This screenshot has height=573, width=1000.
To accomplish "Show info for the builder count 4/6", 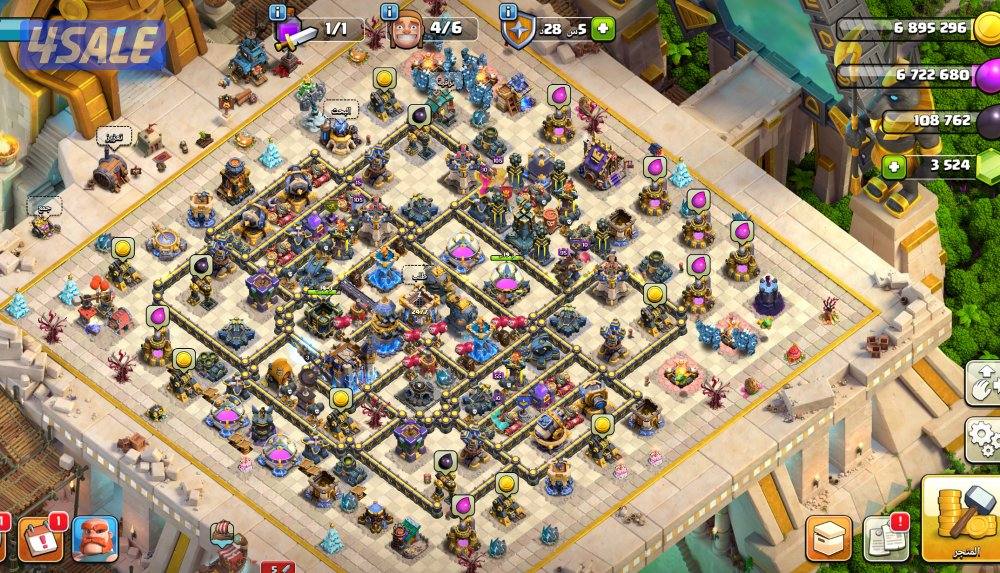I will 391,12.
